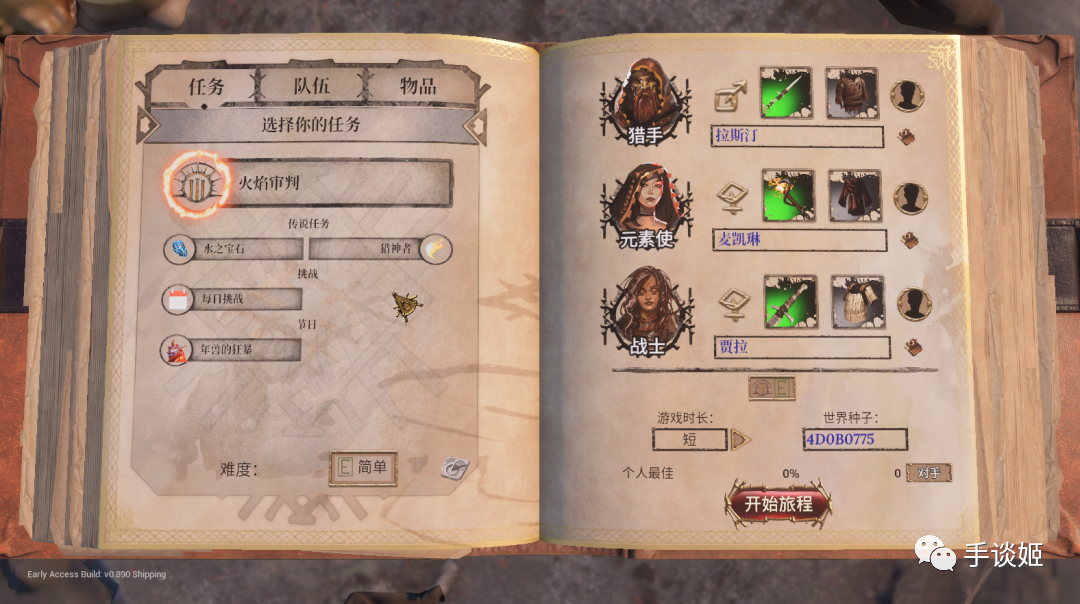Click the arrow next to game length 短

point(740,439)
